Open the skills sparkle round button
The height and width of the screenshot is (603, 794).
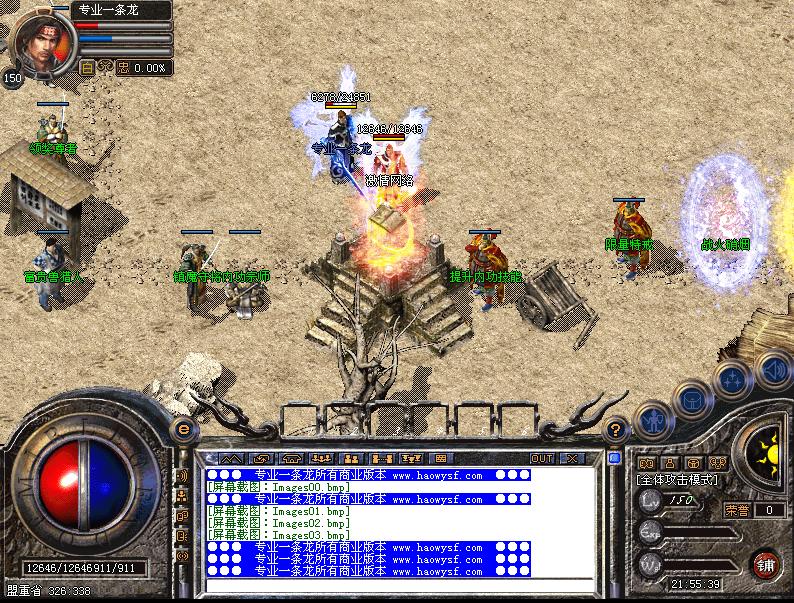pos(732,380)
